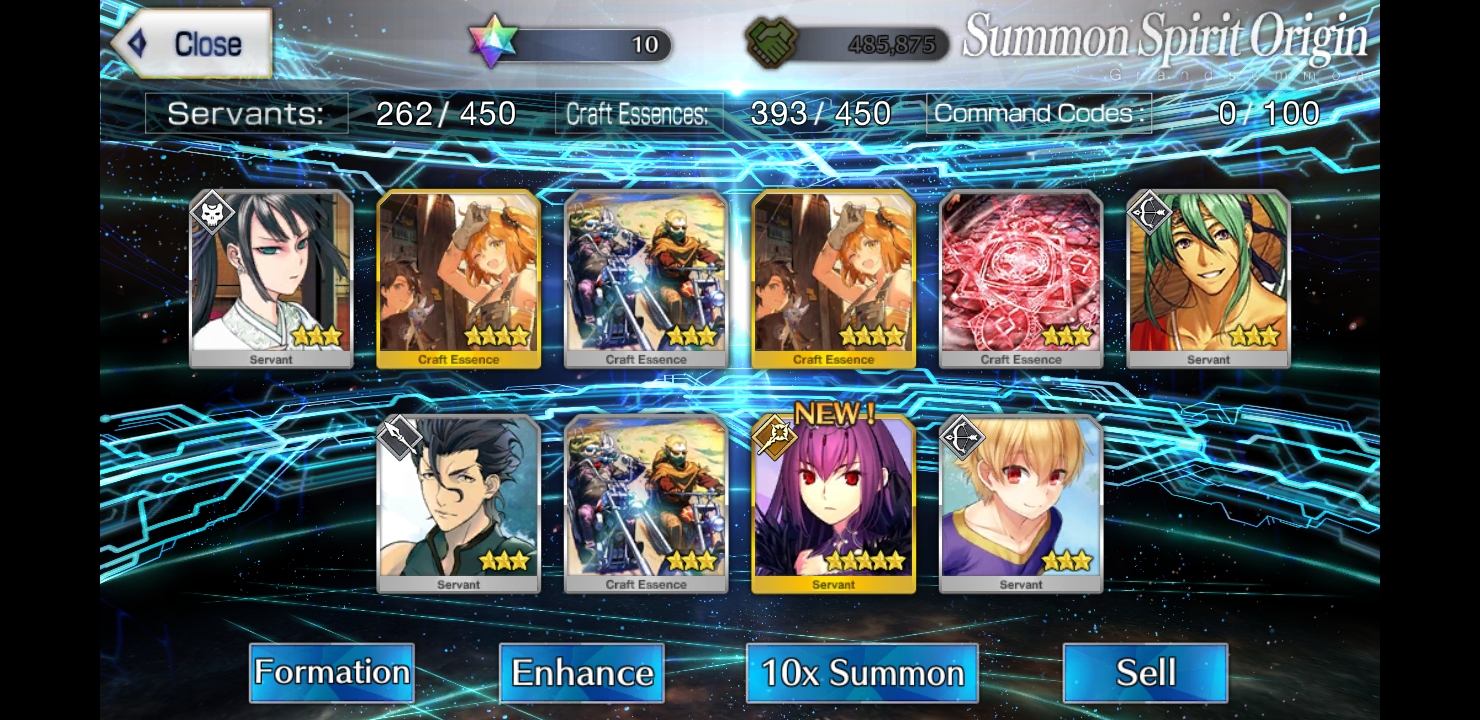Perform another 10x Summon

coord(862,672)
